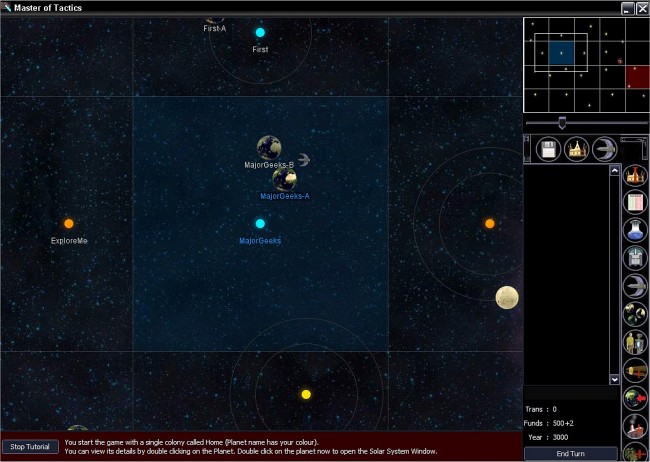Open the three planets icon
650x462 pixels.
(635, 315)
